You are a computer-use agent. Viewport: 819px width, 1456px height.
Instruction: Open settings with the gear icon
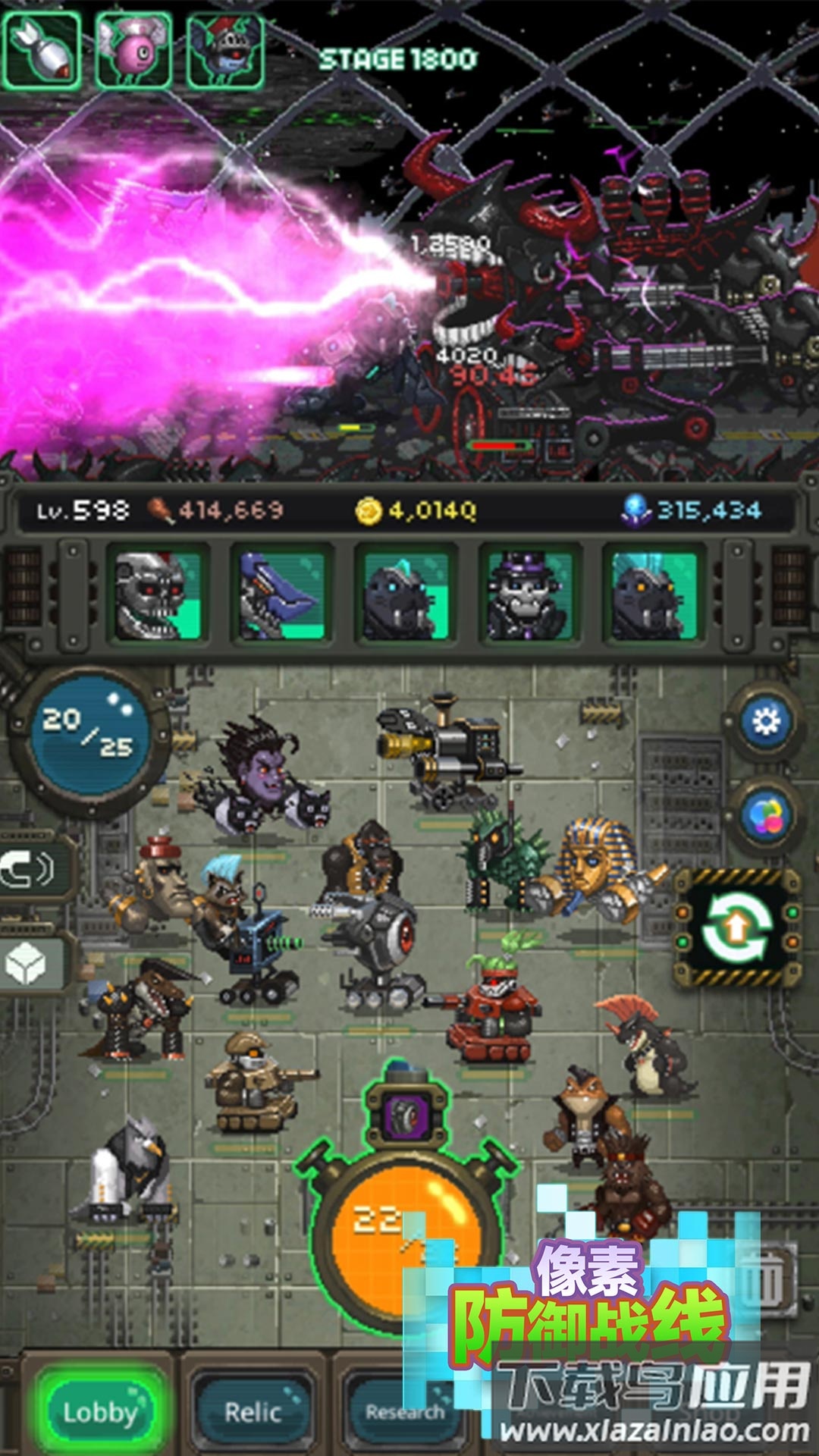[765, 720]
